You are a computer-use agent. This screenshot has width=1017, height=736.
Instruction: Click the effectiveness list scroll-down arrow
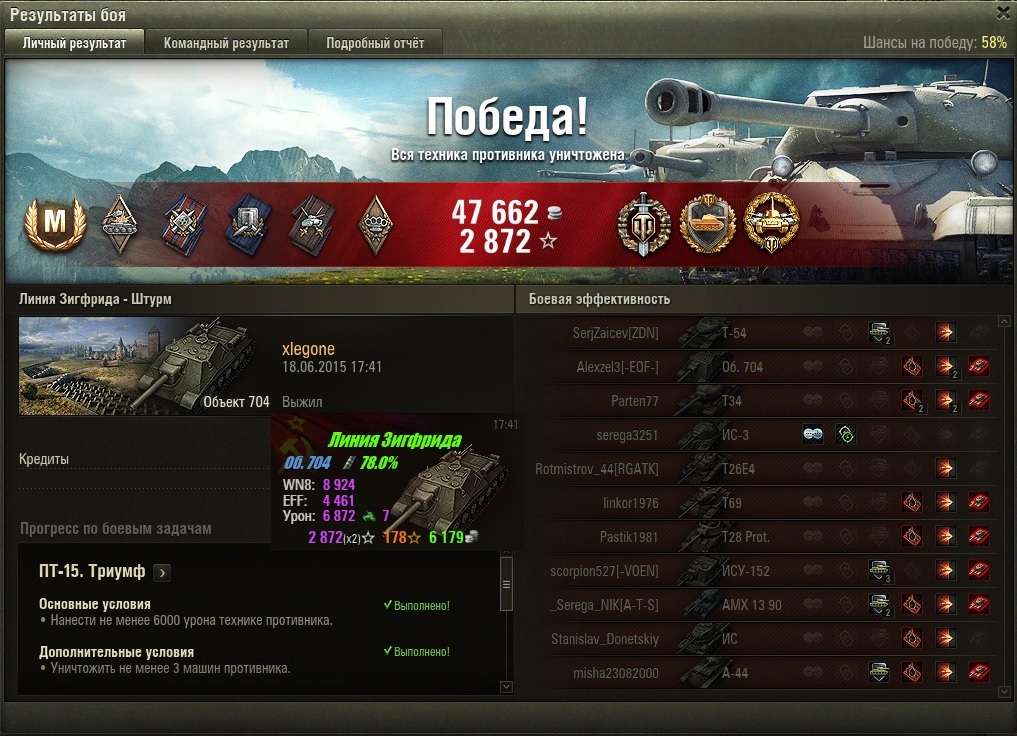click(1003, 690)
